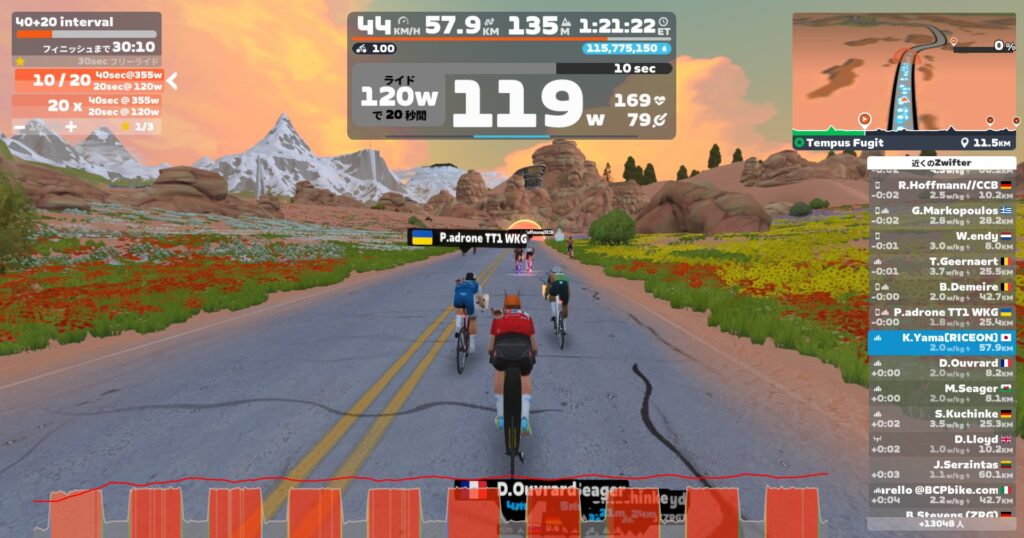The image size is (1024, 538).
Task: View T.Geernaert in nearby Zwifters
Action: coord(941,266)
